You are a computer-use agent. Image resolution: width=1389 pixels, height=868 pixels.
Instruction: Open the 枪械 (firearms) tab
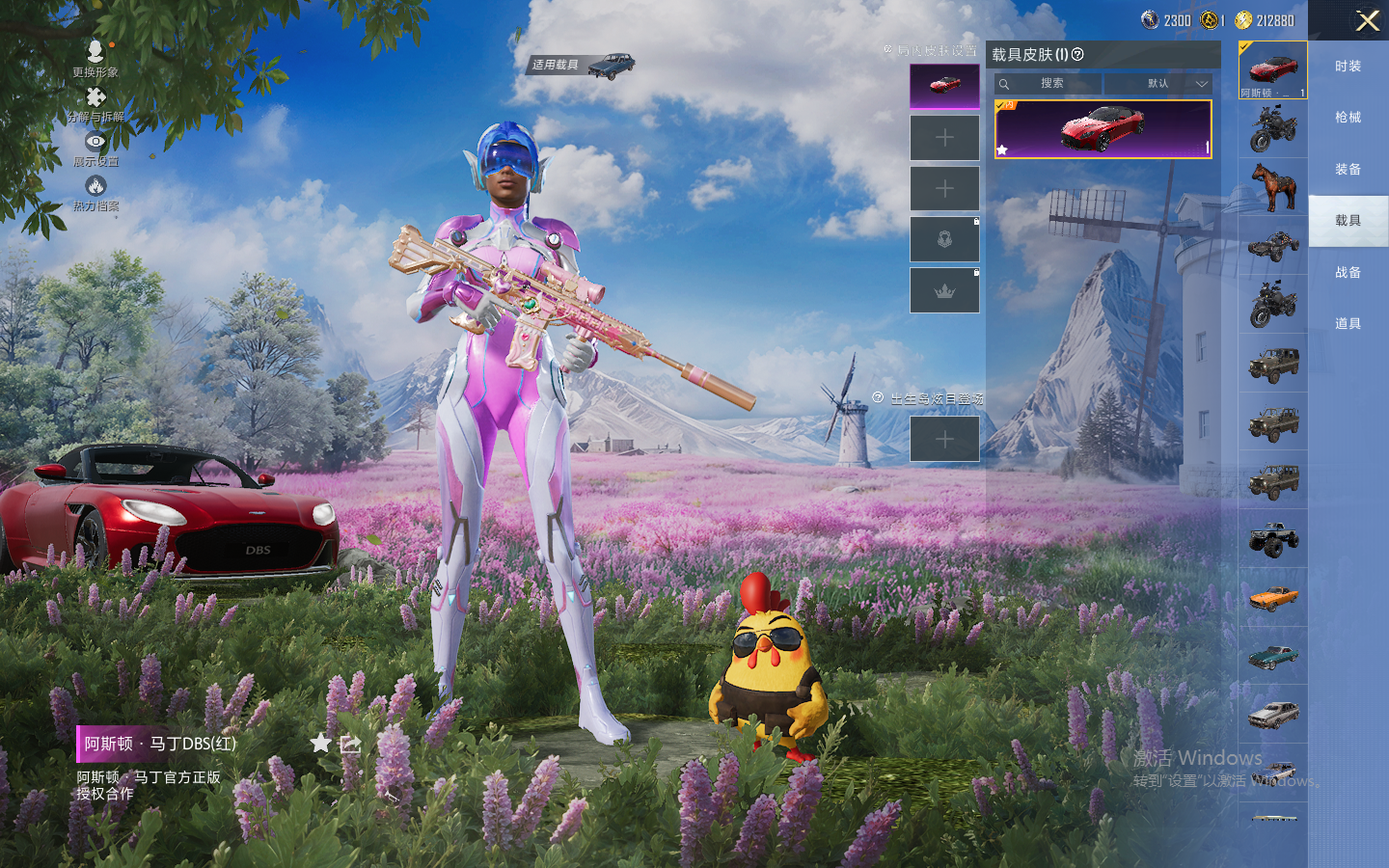(1348, 118)
